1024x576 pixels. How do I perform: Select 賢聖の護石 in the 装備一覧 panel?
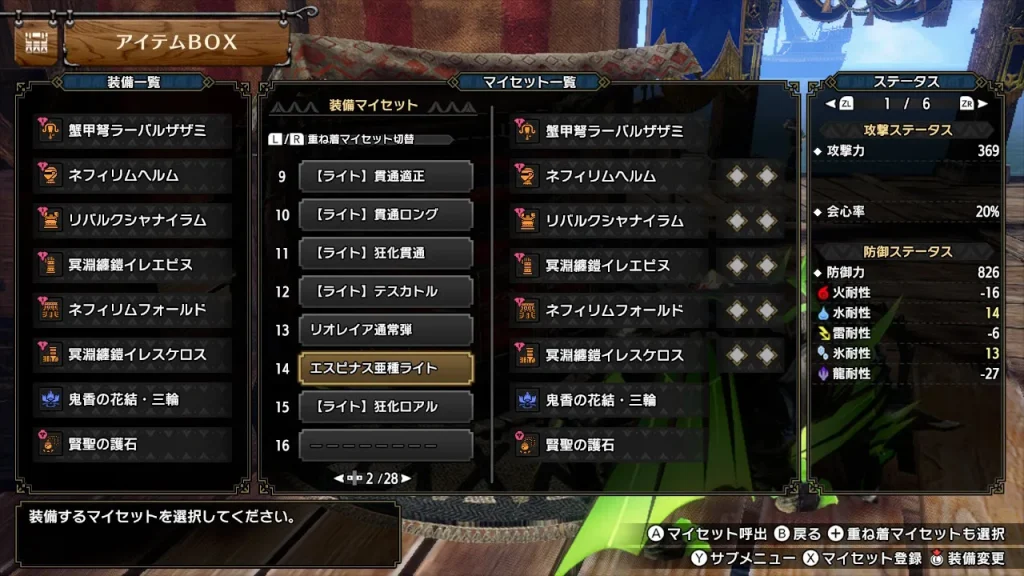[133, 444]
